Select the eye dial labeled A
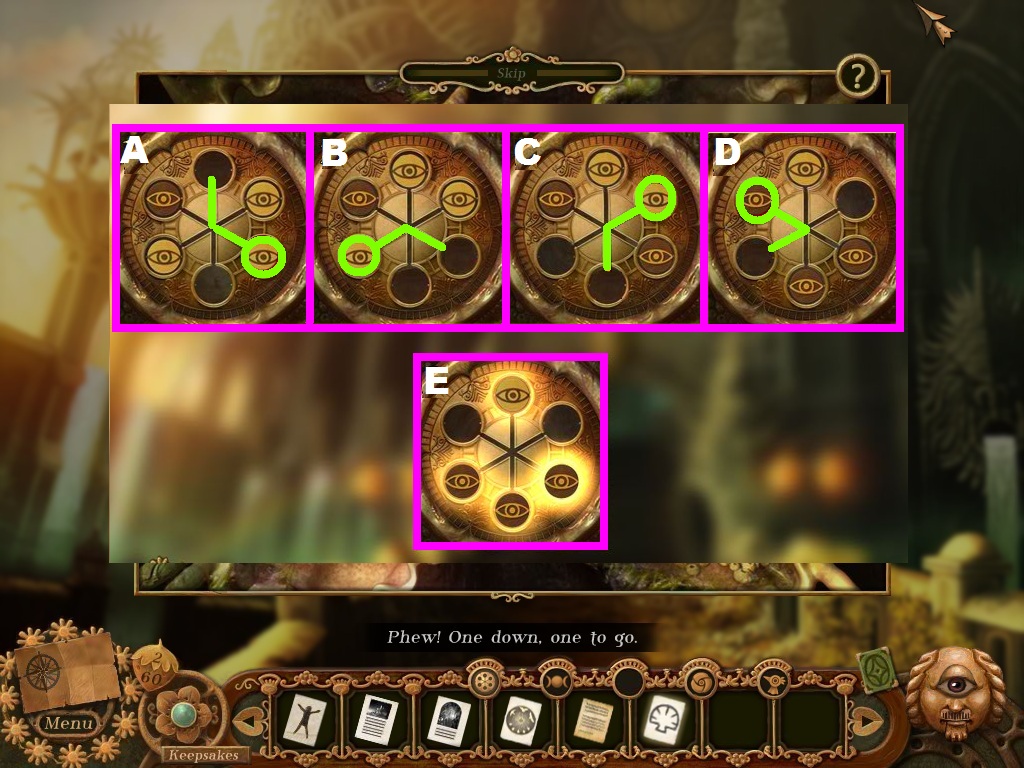This screenshot has width=1024, height=768. tap(212, 228)
